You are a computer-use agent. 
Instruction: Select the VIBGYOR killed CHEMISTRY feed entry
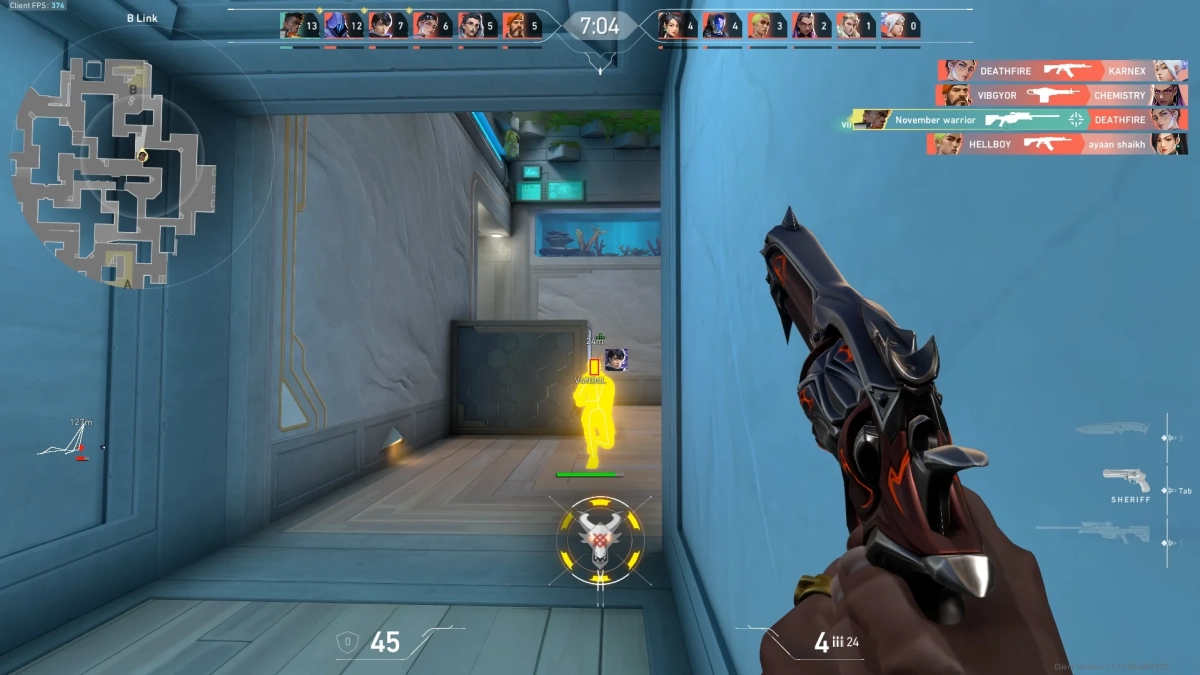1062,96
